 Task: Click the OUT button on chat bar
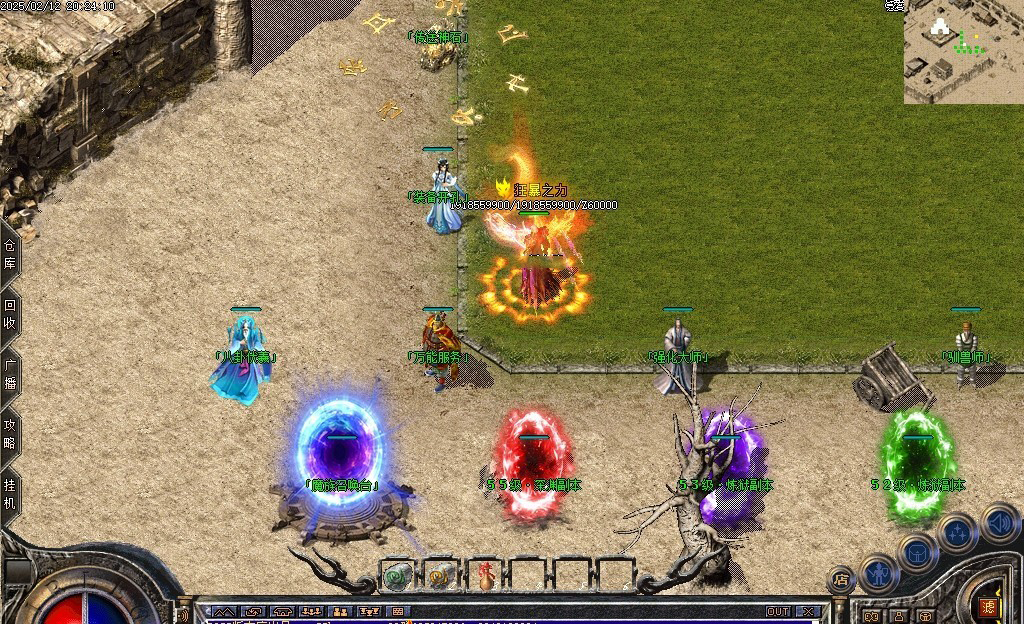pos(778,611)
